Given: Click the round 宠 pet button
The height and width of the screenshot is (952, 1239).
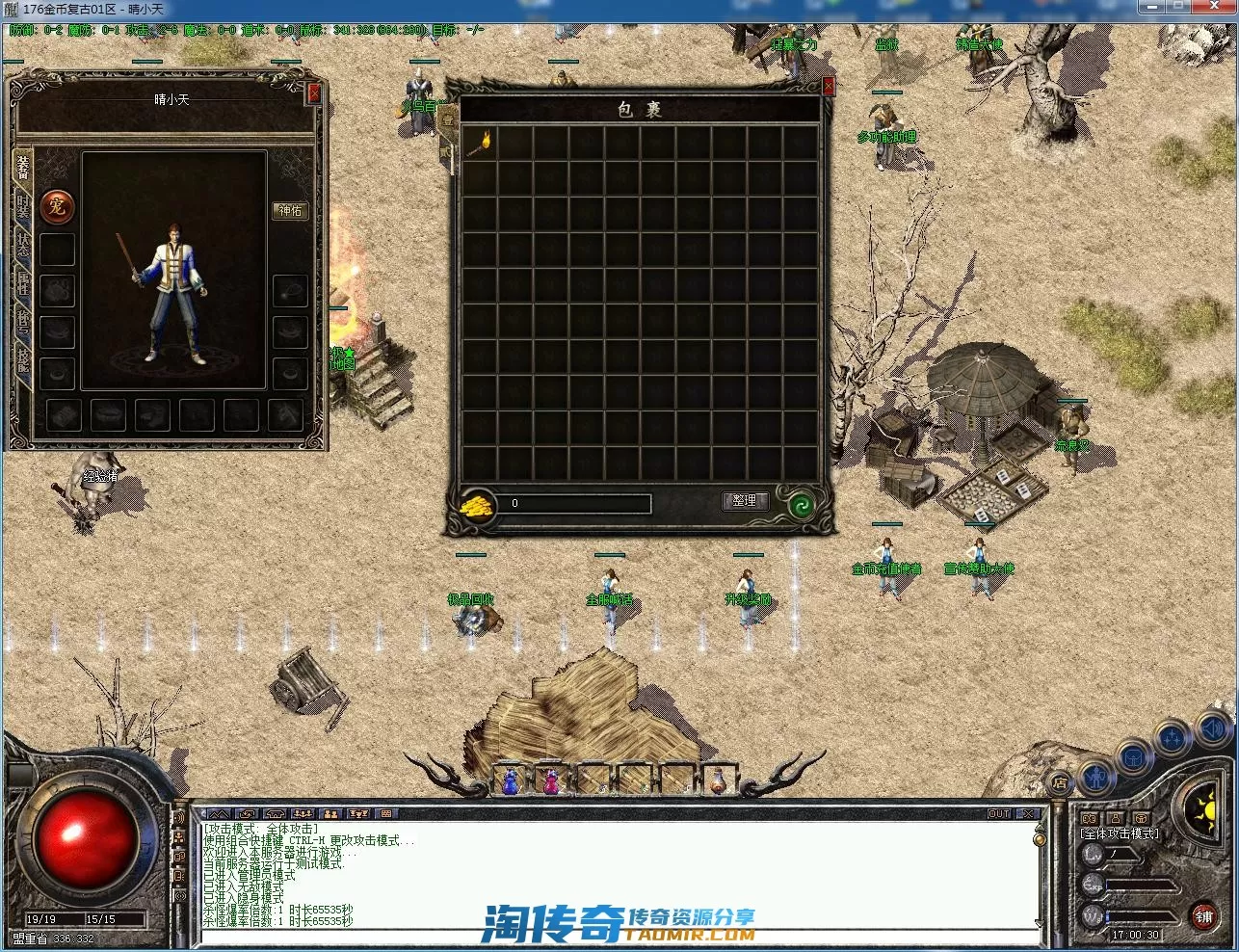Looking at the screenshot, I should point(57,206).
